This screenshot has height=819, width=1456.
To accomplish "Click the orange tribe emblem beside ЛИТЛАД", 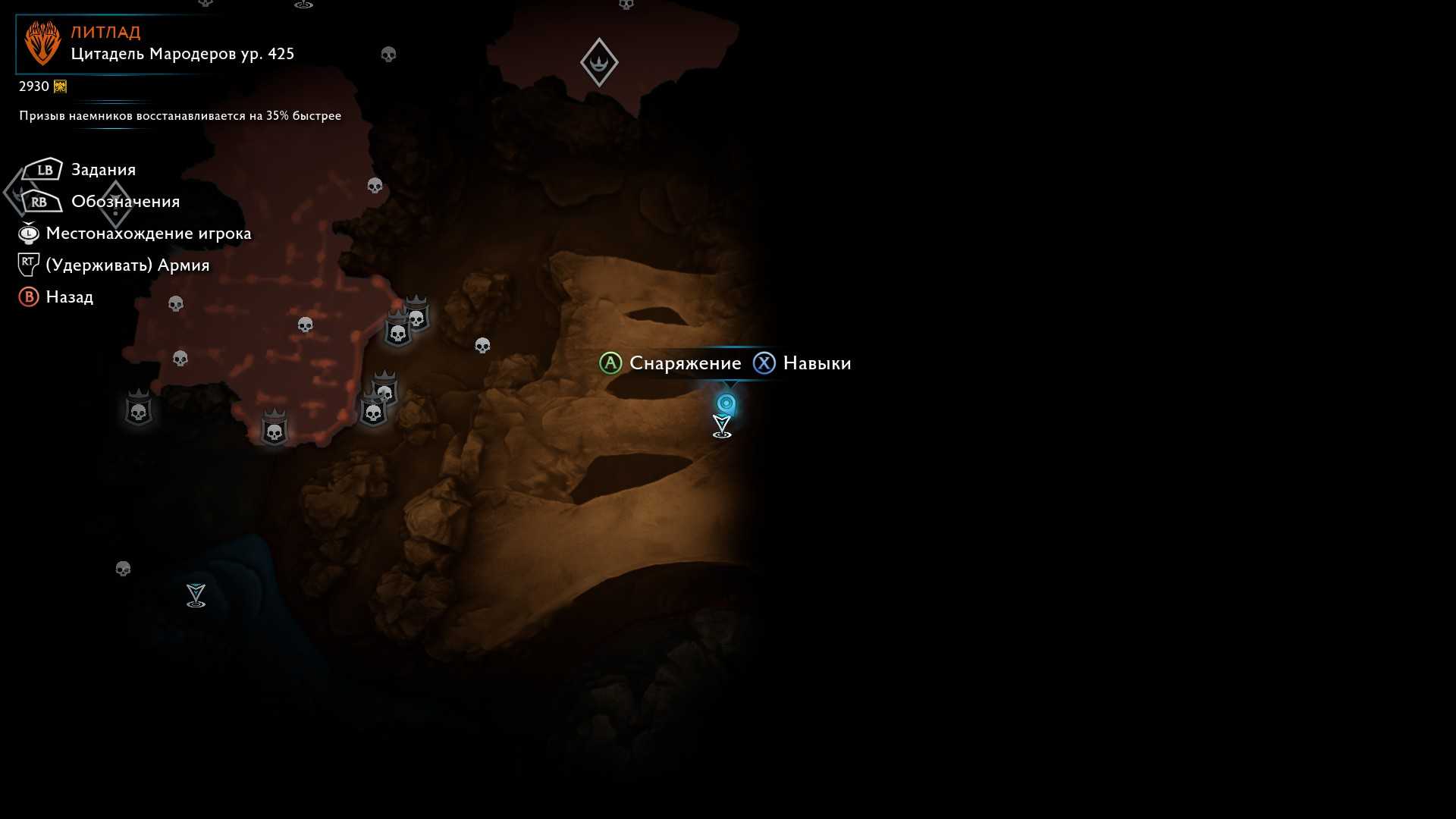I will point(42,42).
